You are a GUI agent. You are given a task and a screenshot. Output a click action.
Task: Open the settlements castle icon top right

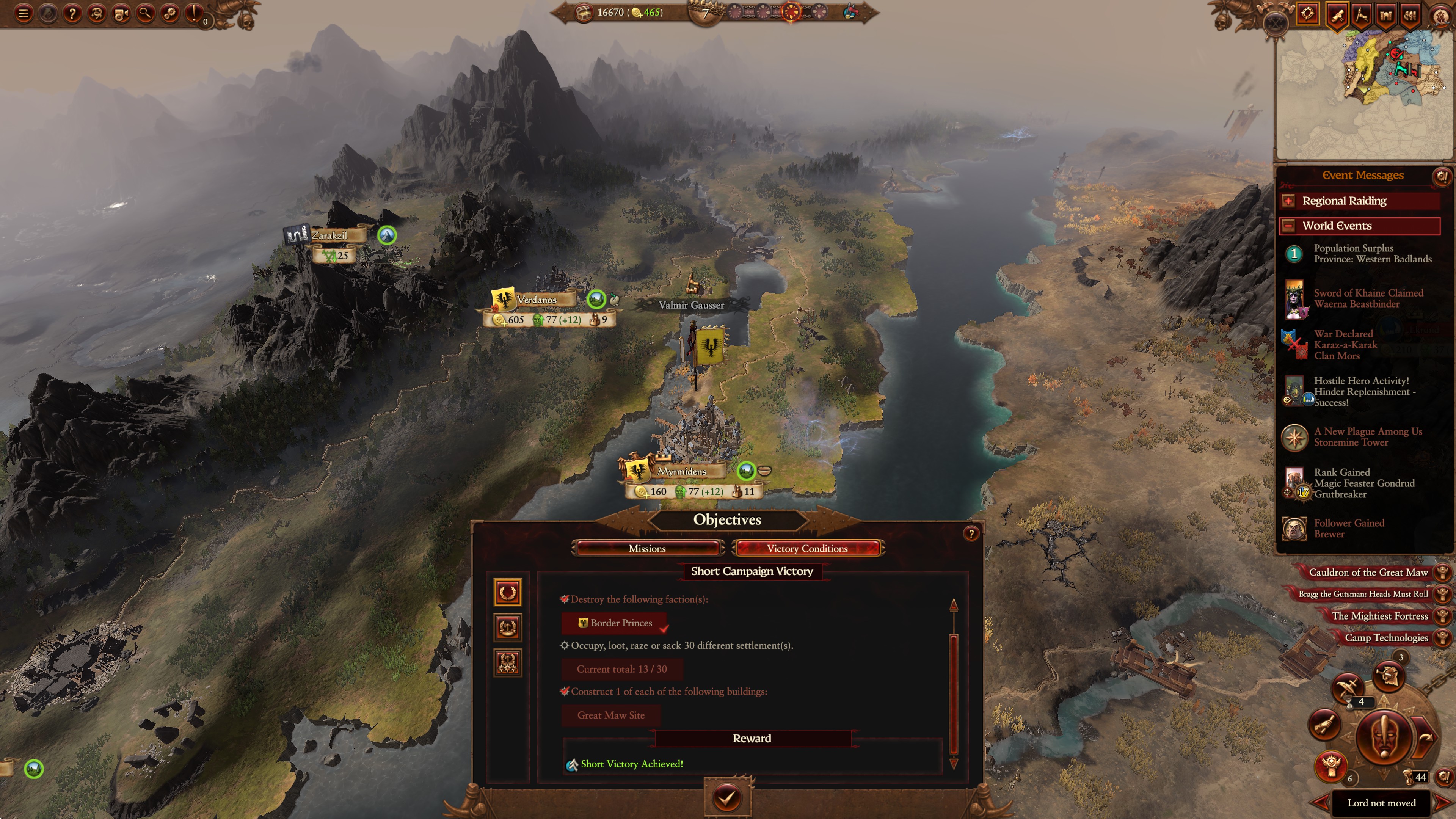(1386, 16)
